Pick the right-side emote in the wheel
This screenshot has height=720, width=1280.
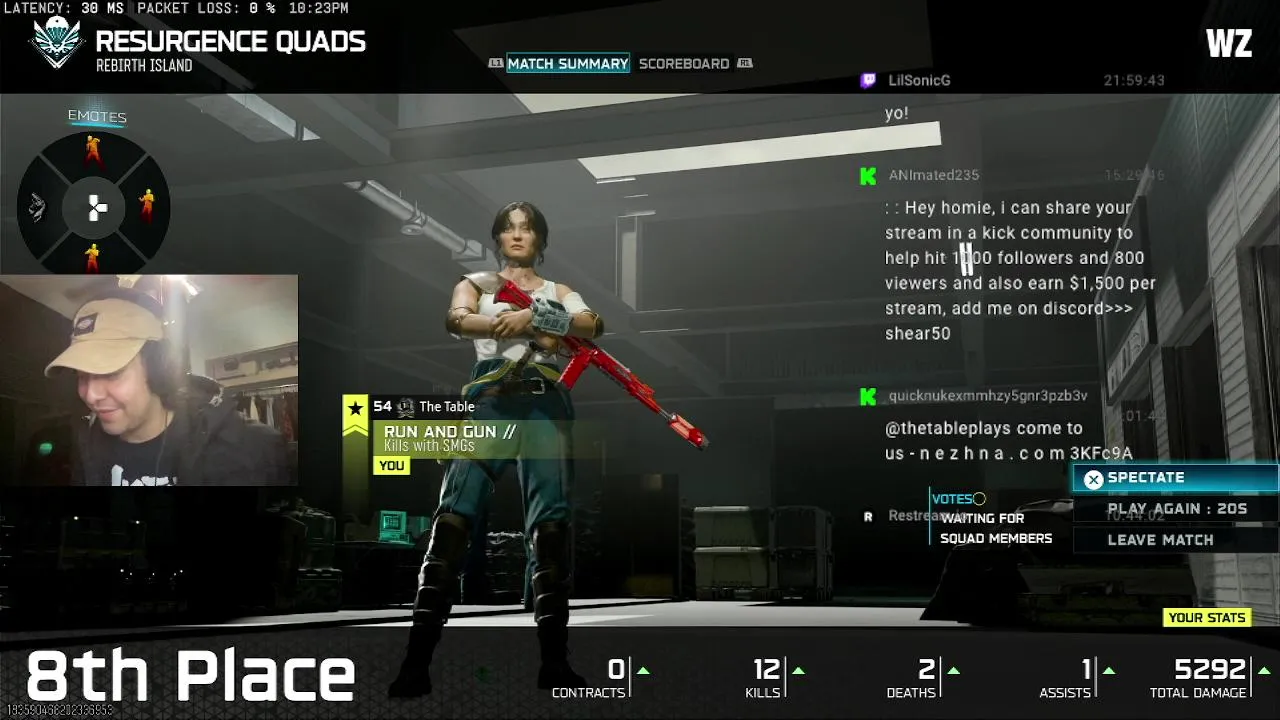coord(147,205)
